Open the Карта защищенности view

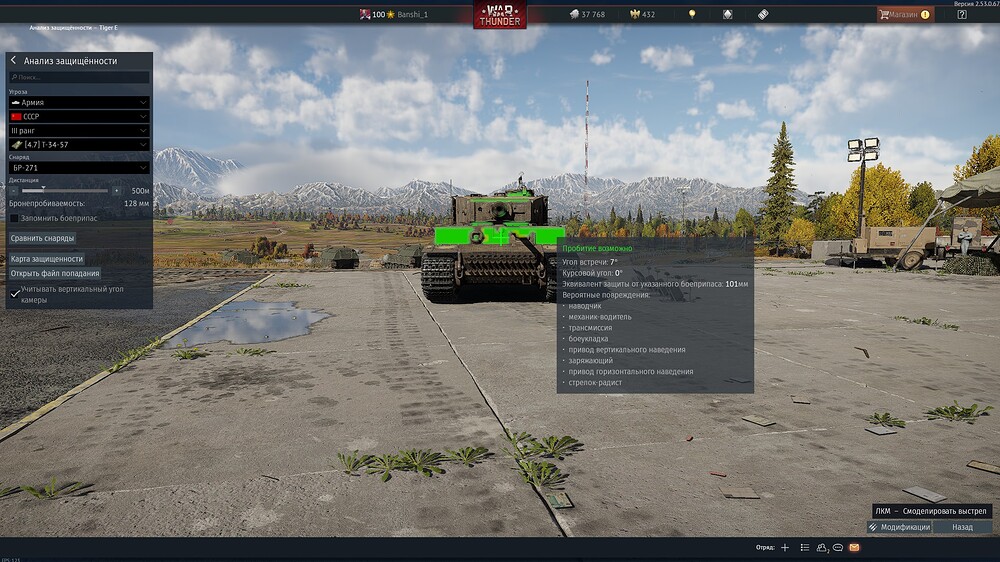pos(47,259)
